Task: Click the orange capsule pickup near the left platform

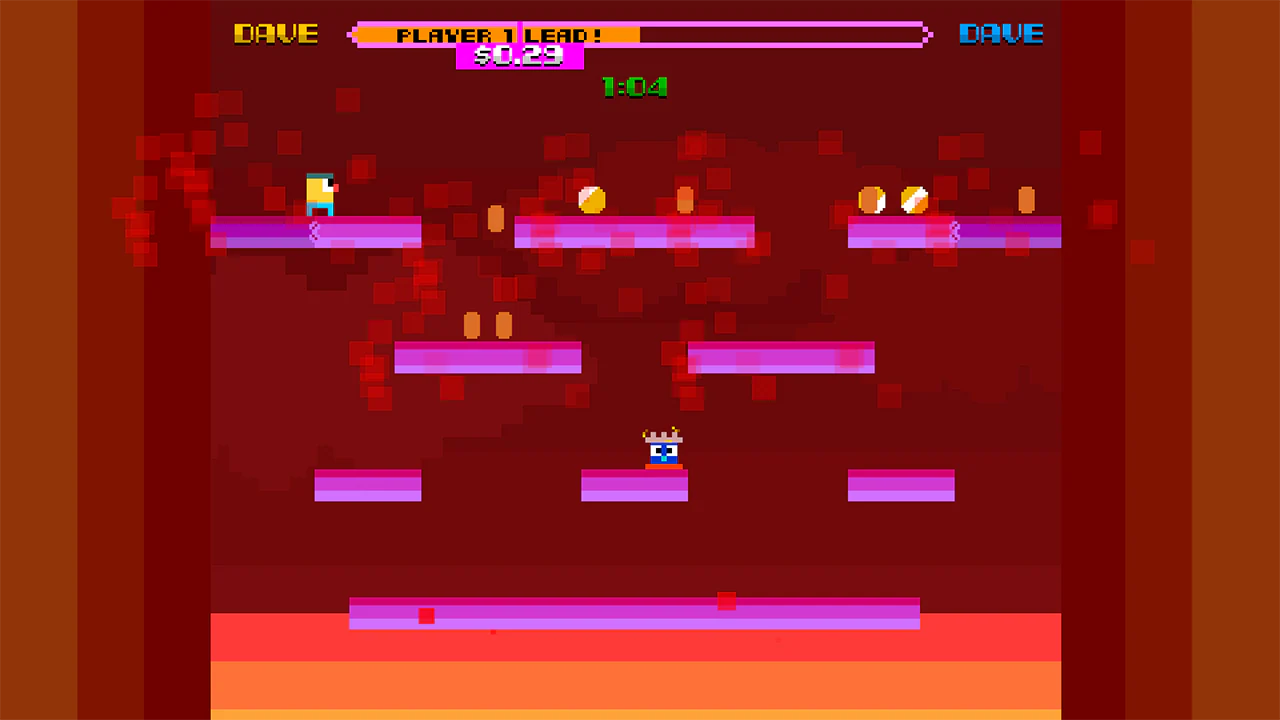Action: [x=495, y=220]
